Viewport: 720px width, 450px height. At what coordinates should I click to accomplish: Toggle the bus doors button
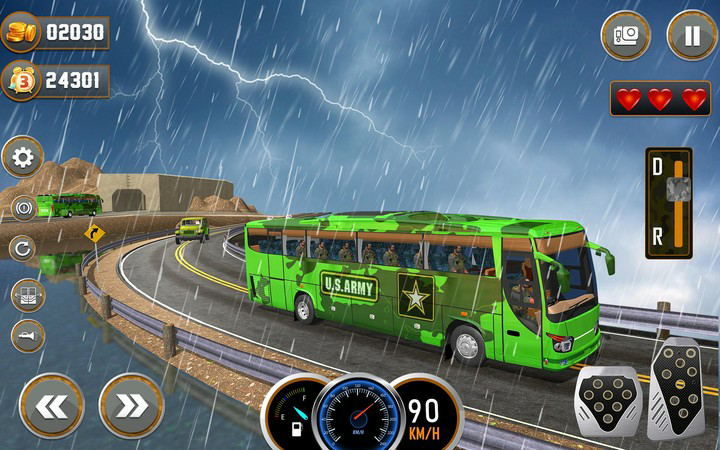[27, 294]
